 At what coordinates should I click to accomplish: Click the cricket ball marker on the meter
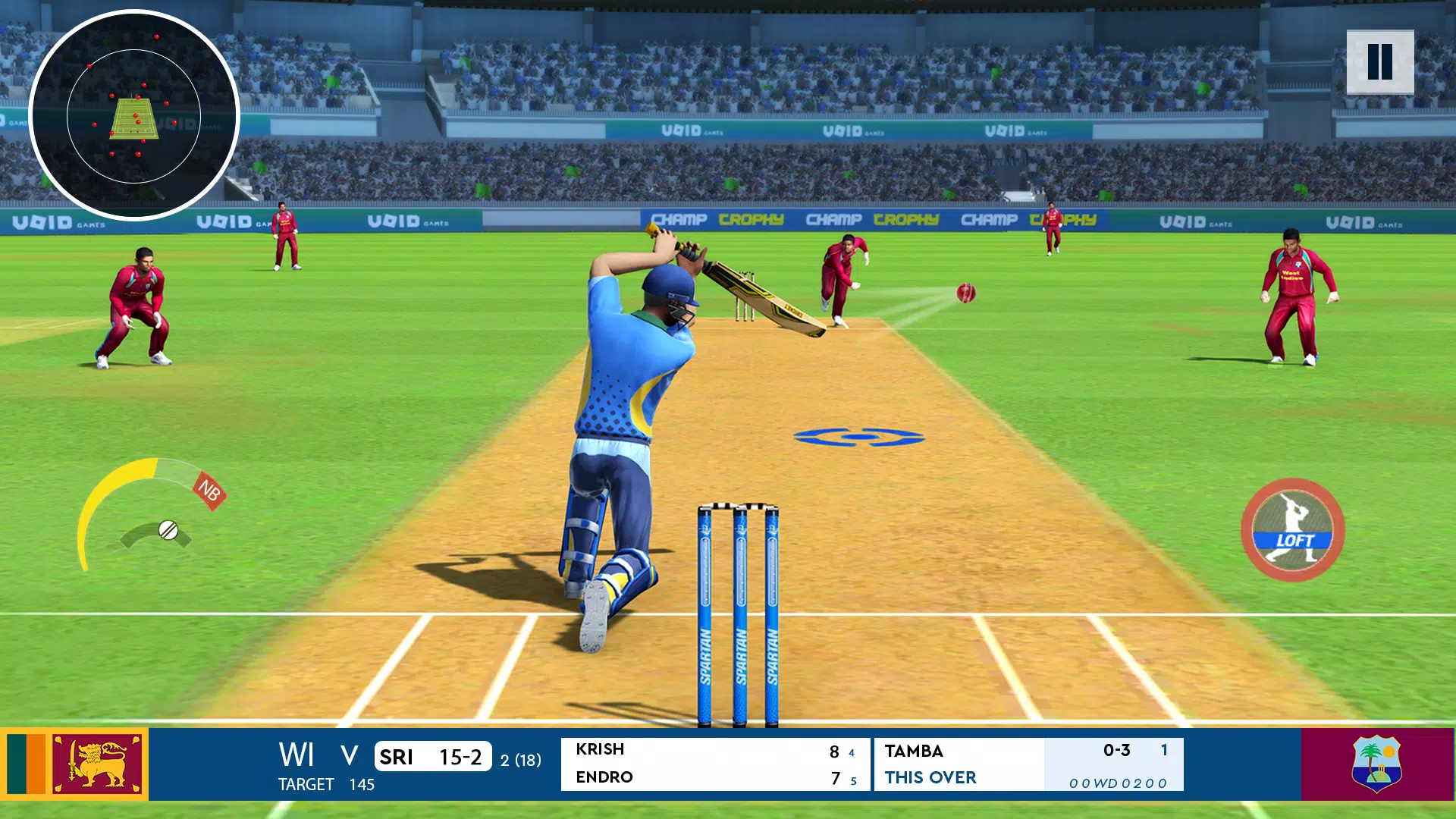click(x=168, y=529)
